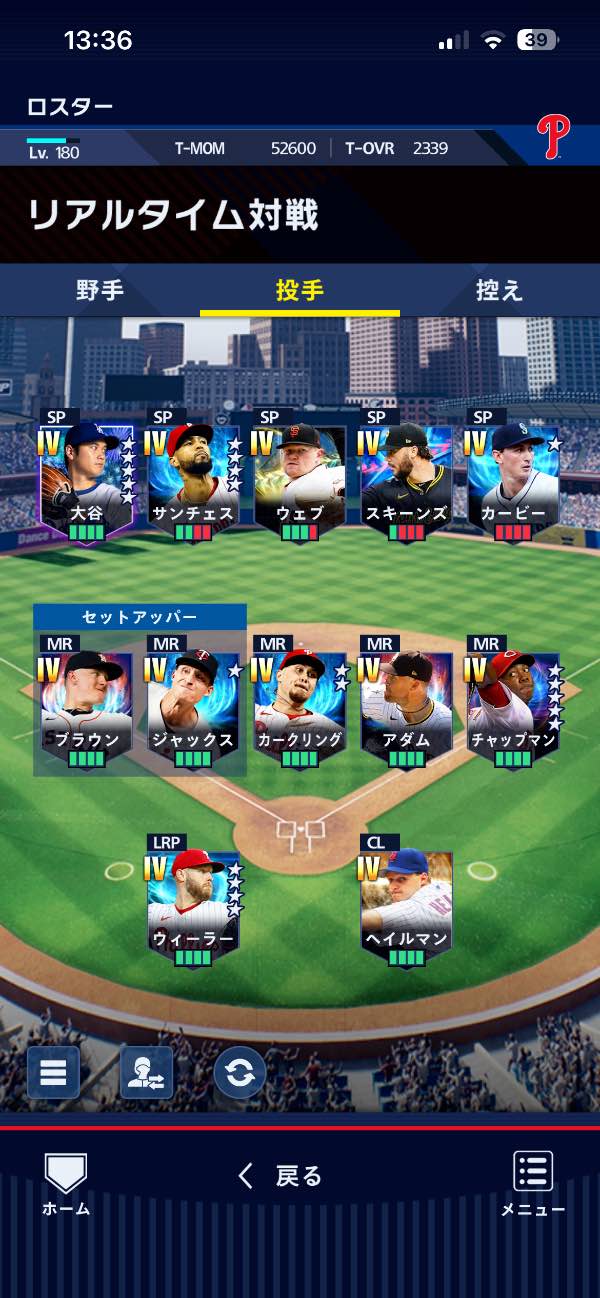Click the circular refresh arrows button
600x1298 pixels.
click(240, 1073)
